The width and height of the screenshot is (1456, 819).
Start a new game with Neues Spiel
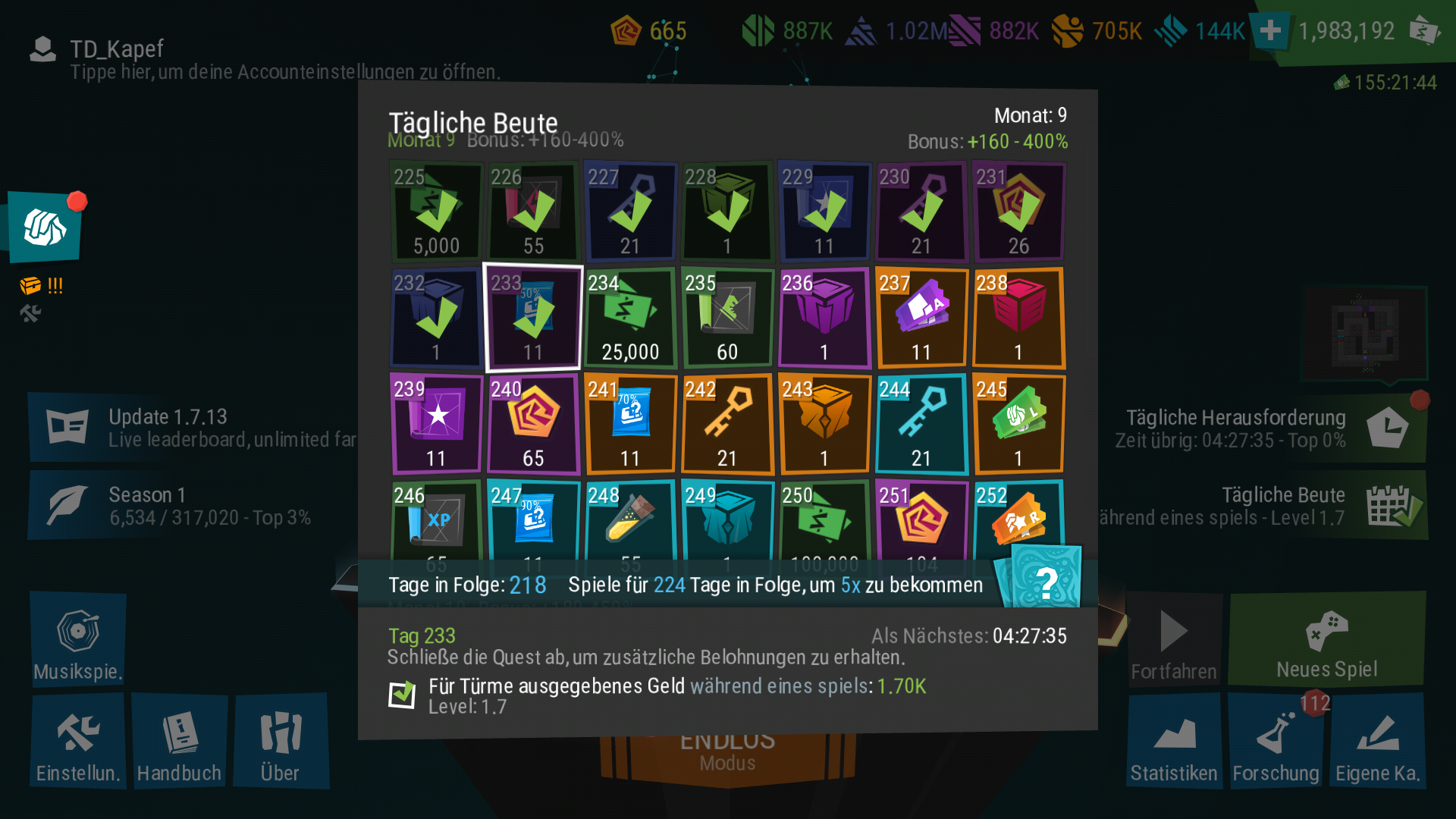pyautogui.click(x=1326, y=639)
